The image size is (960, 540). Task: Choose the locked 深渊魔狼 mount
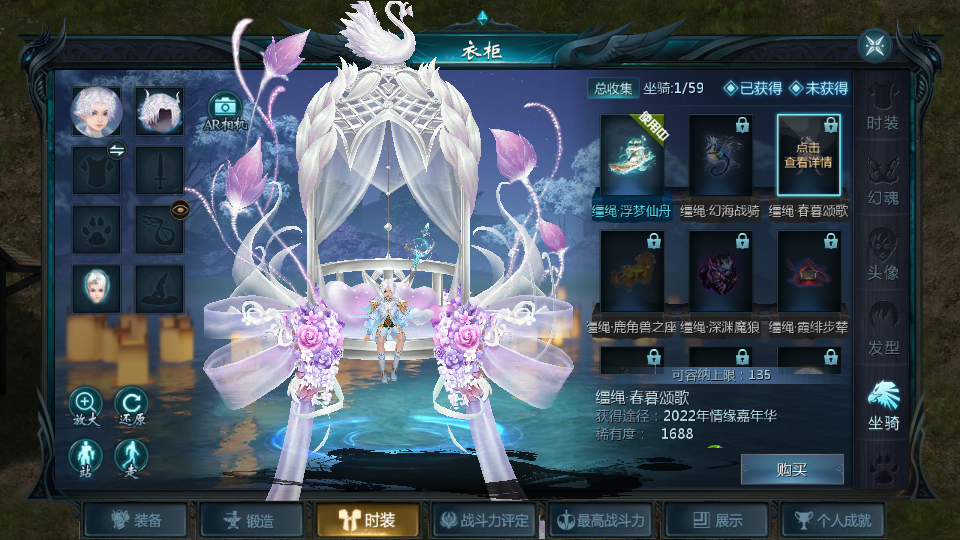point(721,272)
